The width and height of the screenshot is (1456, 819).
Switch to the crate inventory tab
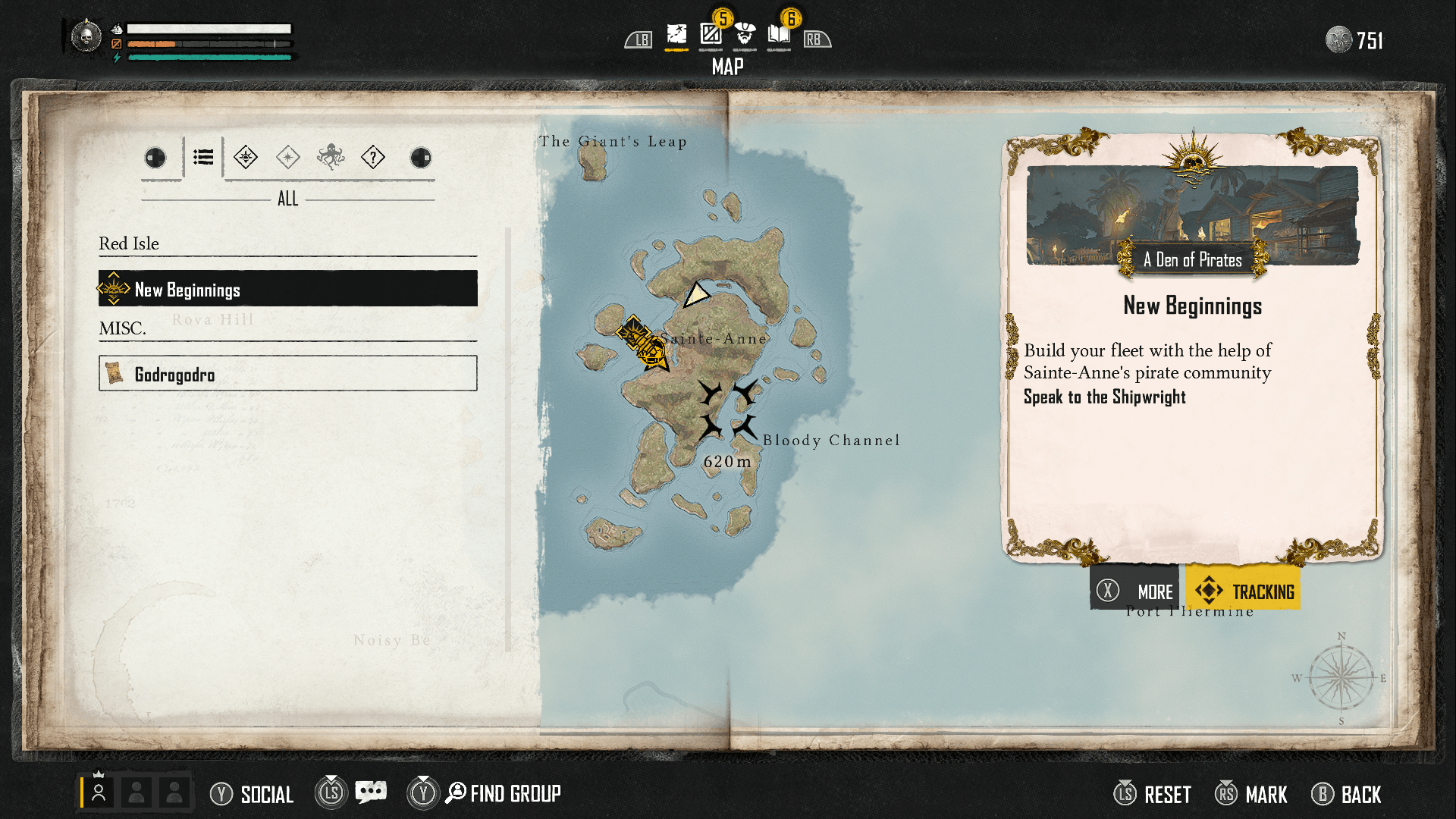pyautogui.click(x=711, y=35)
